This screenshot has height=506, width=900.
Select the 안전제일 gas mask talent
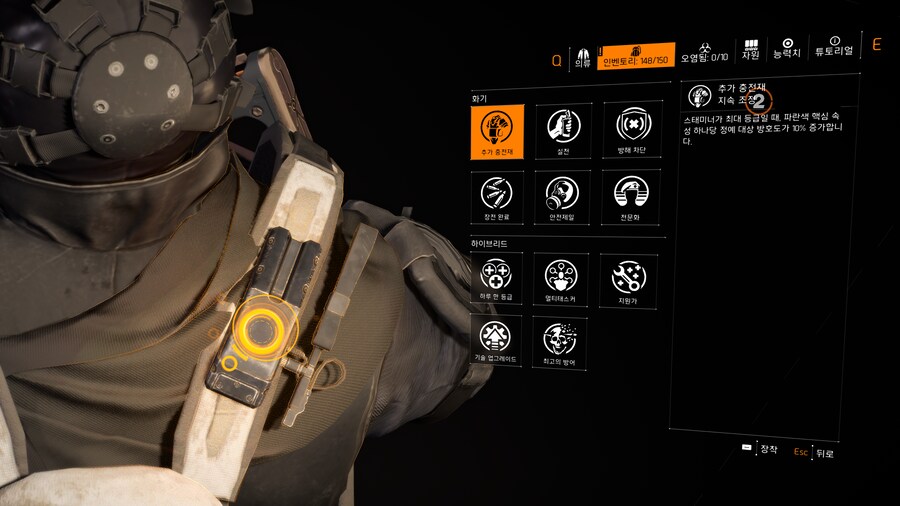pyautogui.click(x=563, y=197)
